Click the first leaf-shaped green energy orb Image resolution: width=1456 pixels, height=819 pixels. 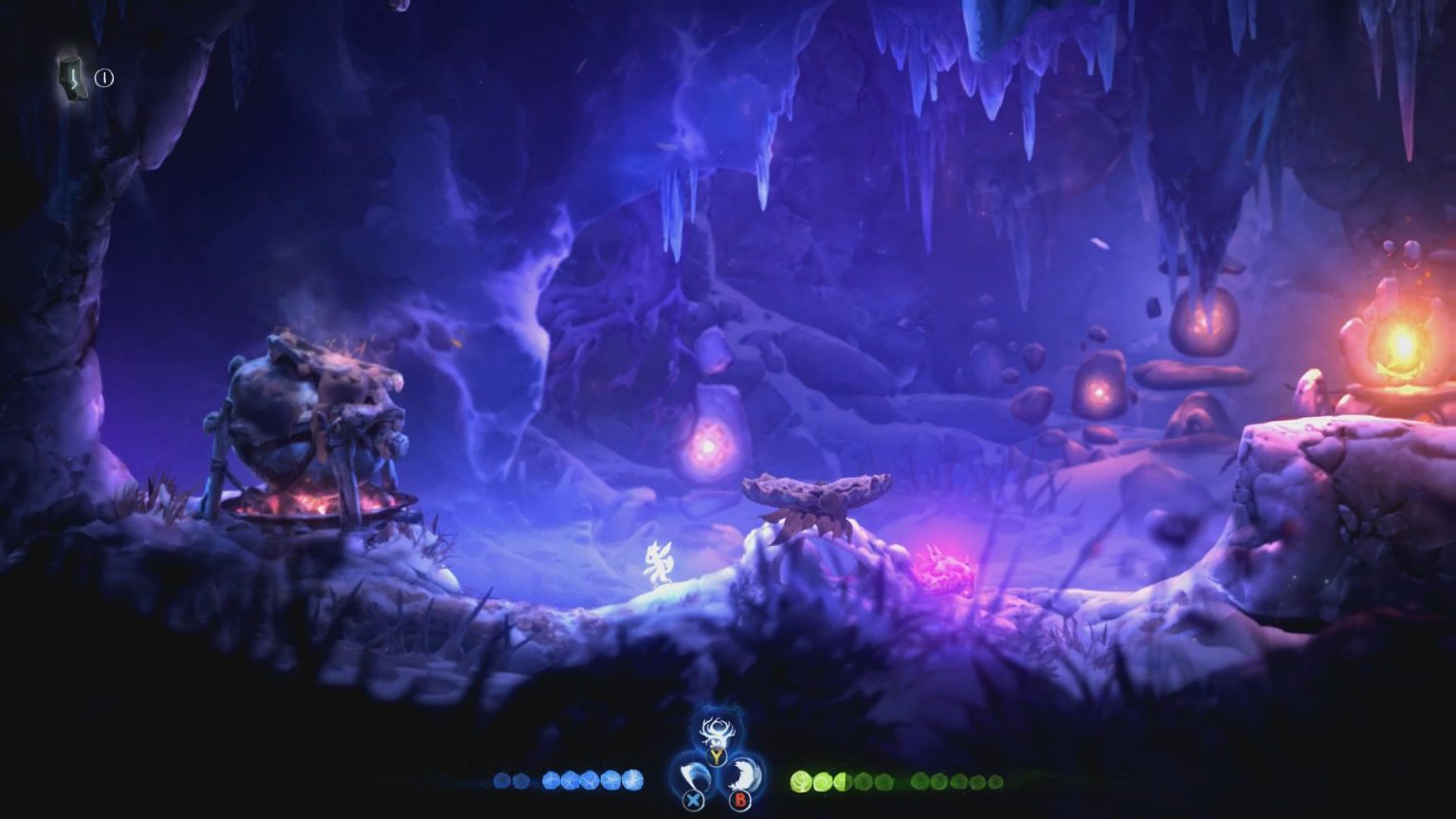pyautogui.click(x=800, y=779)
